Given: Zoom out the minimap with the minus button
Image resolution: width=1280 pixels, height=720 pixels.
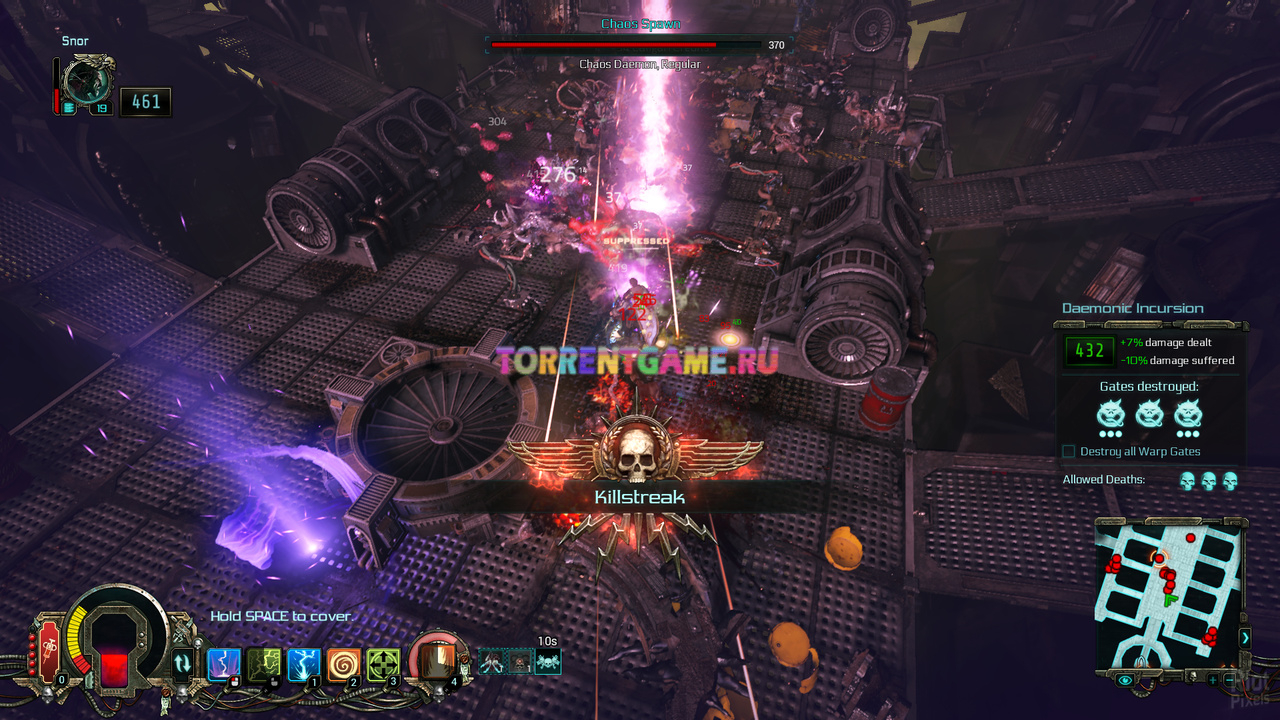Looking at the screenshot, I should [x=1229, y=680].
